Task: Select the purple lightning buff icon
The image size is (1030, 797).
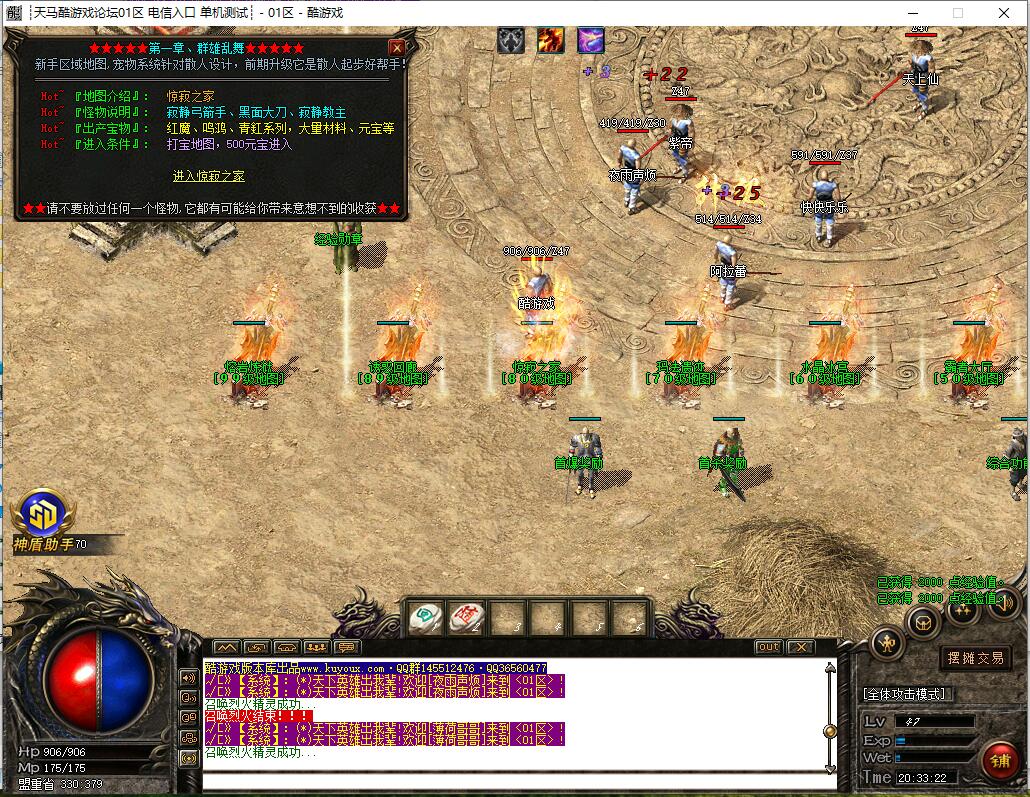Action: click(590, 40)
